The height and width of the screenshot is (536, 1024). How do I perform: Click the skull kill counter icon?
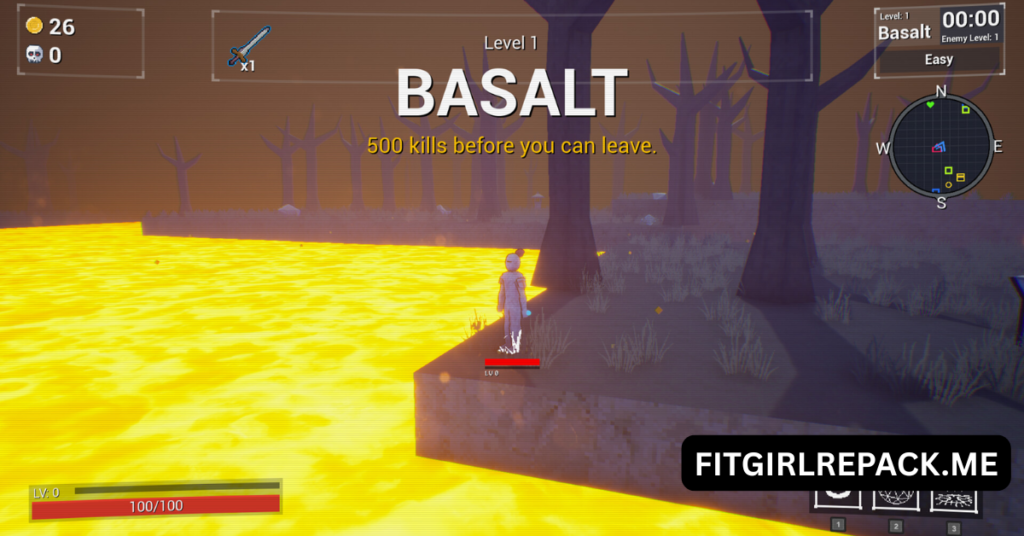(35, 55)
